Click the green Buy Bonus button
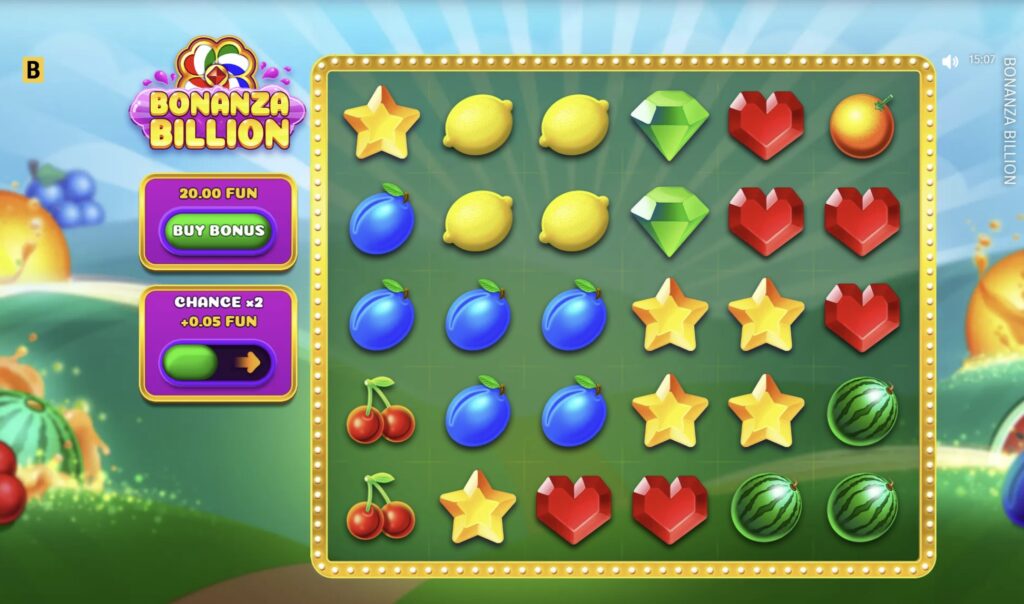This screenshot has width=1024, height=604. pyautogui.click(x=218, y=231)
